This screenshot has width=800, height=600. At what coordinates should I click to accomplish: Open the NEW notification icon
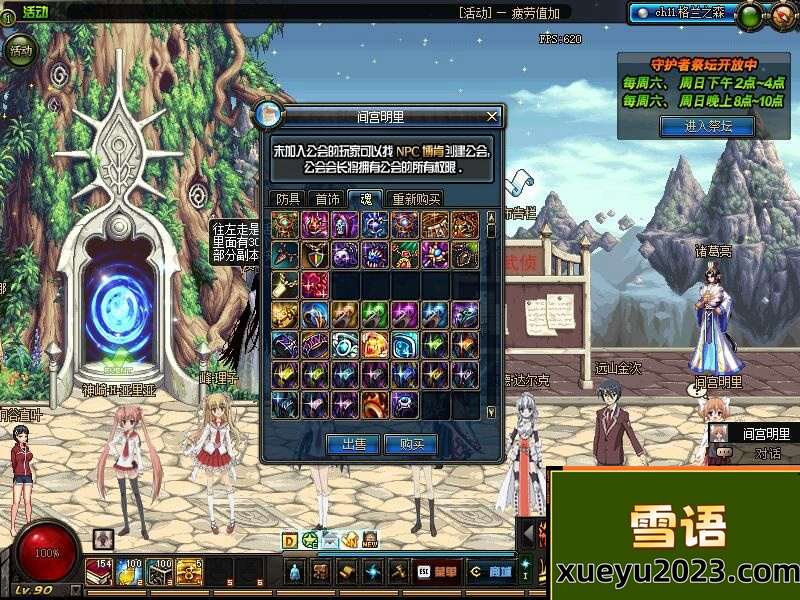click(370, 541)
